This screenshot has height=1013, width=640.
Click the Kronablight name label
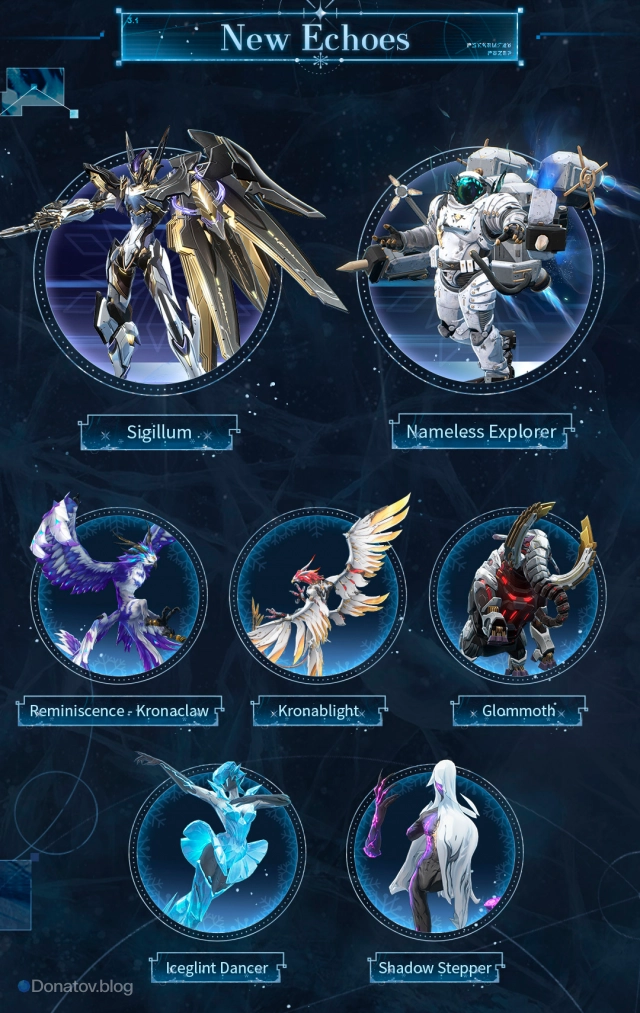point(318,712)
